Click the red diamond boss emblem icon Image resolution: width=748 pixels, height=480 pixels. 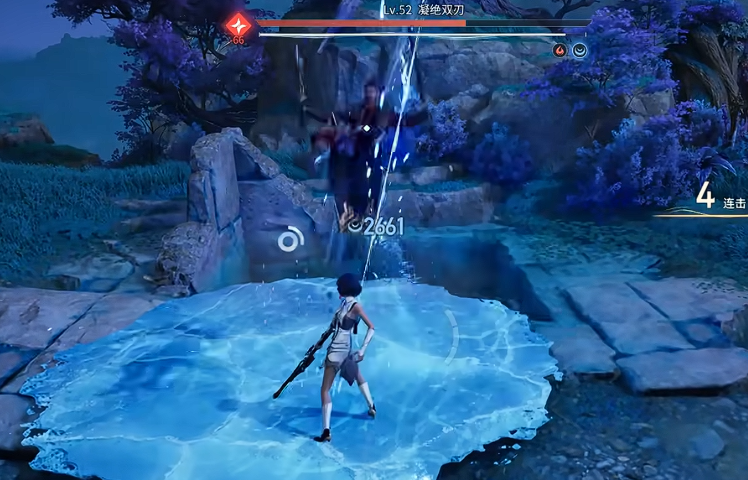[239, 26]
